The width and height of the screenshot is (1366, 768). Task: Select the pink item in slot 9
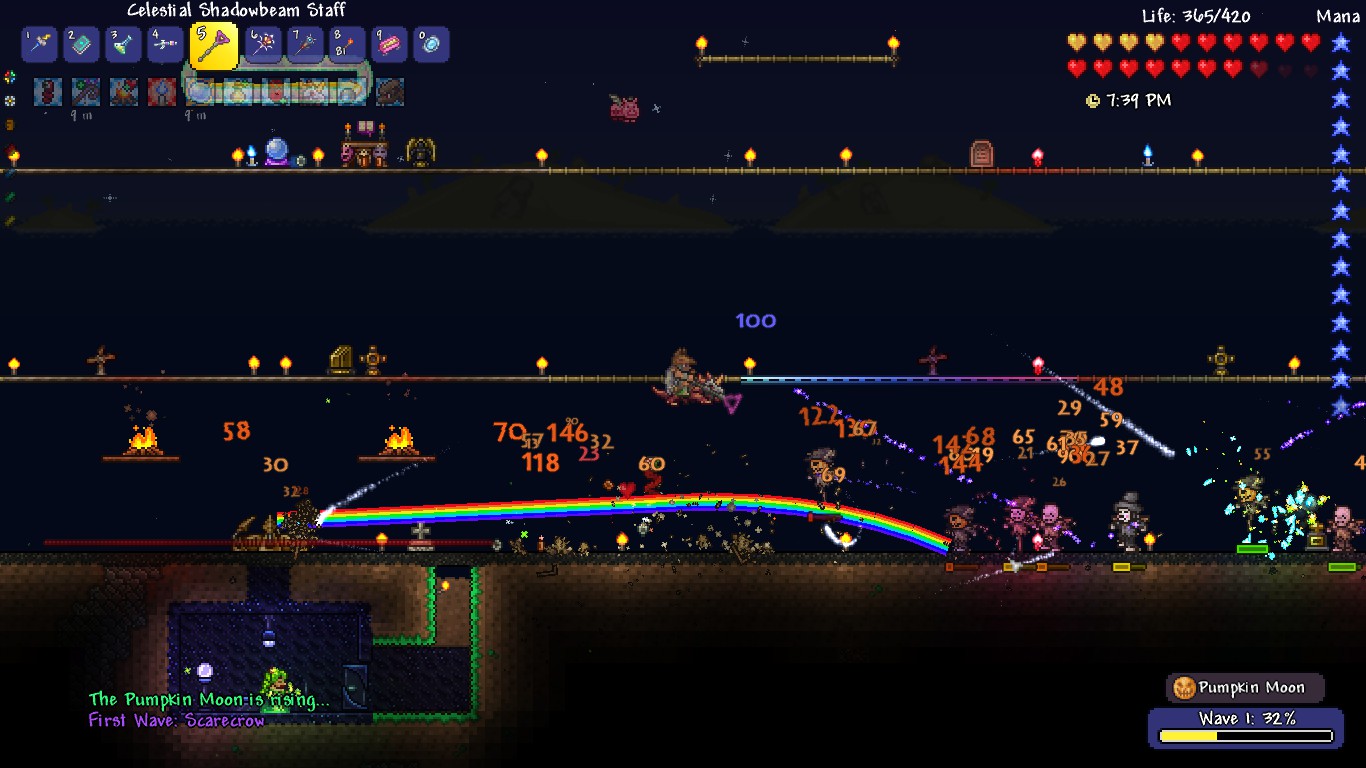tap(389, 45)
